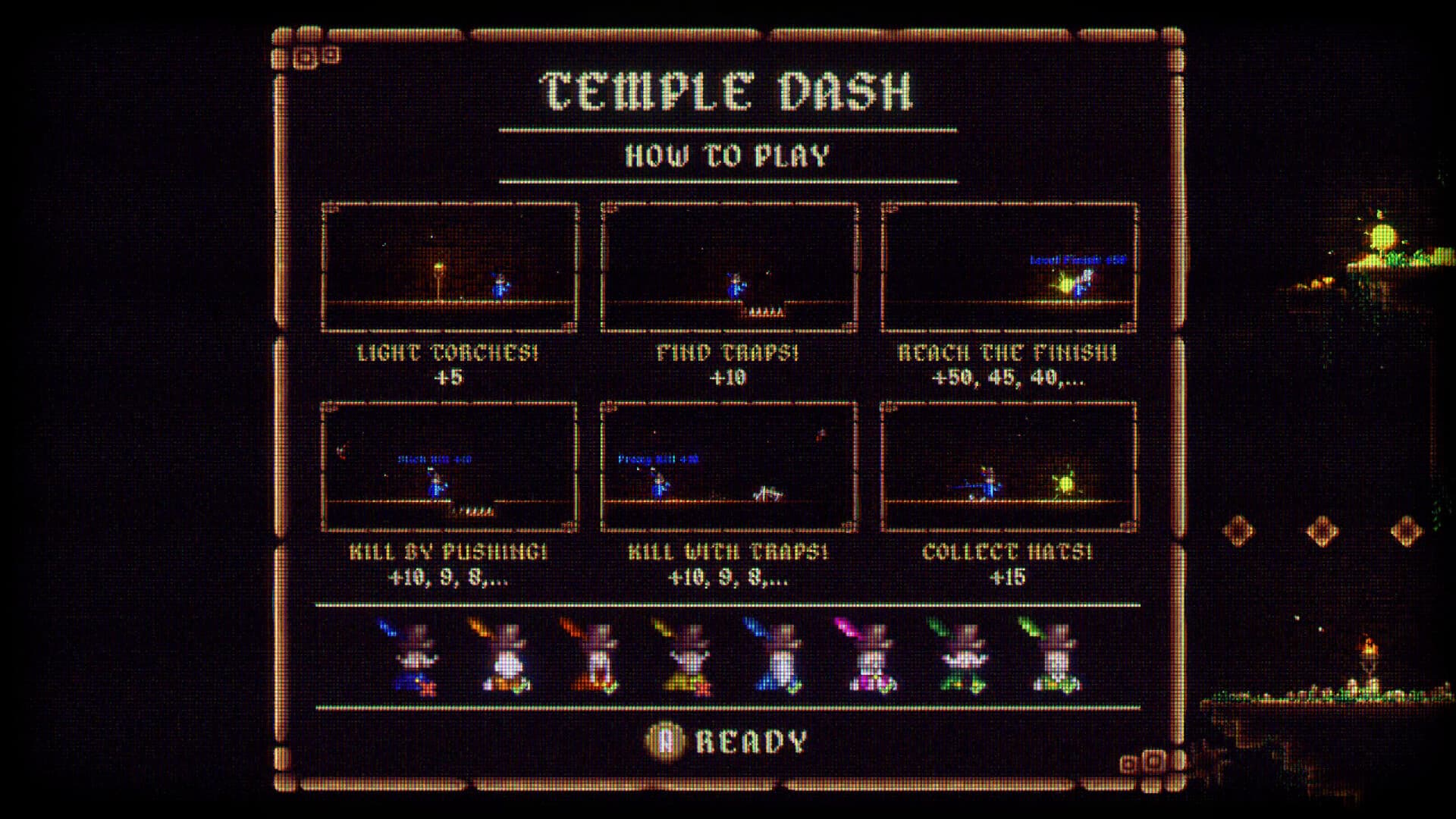Image resolution: width=1456 pixels, height=819 pixels.
Task: Open the Kill By Pushing tutorial panel
Action: click(450, 466)
